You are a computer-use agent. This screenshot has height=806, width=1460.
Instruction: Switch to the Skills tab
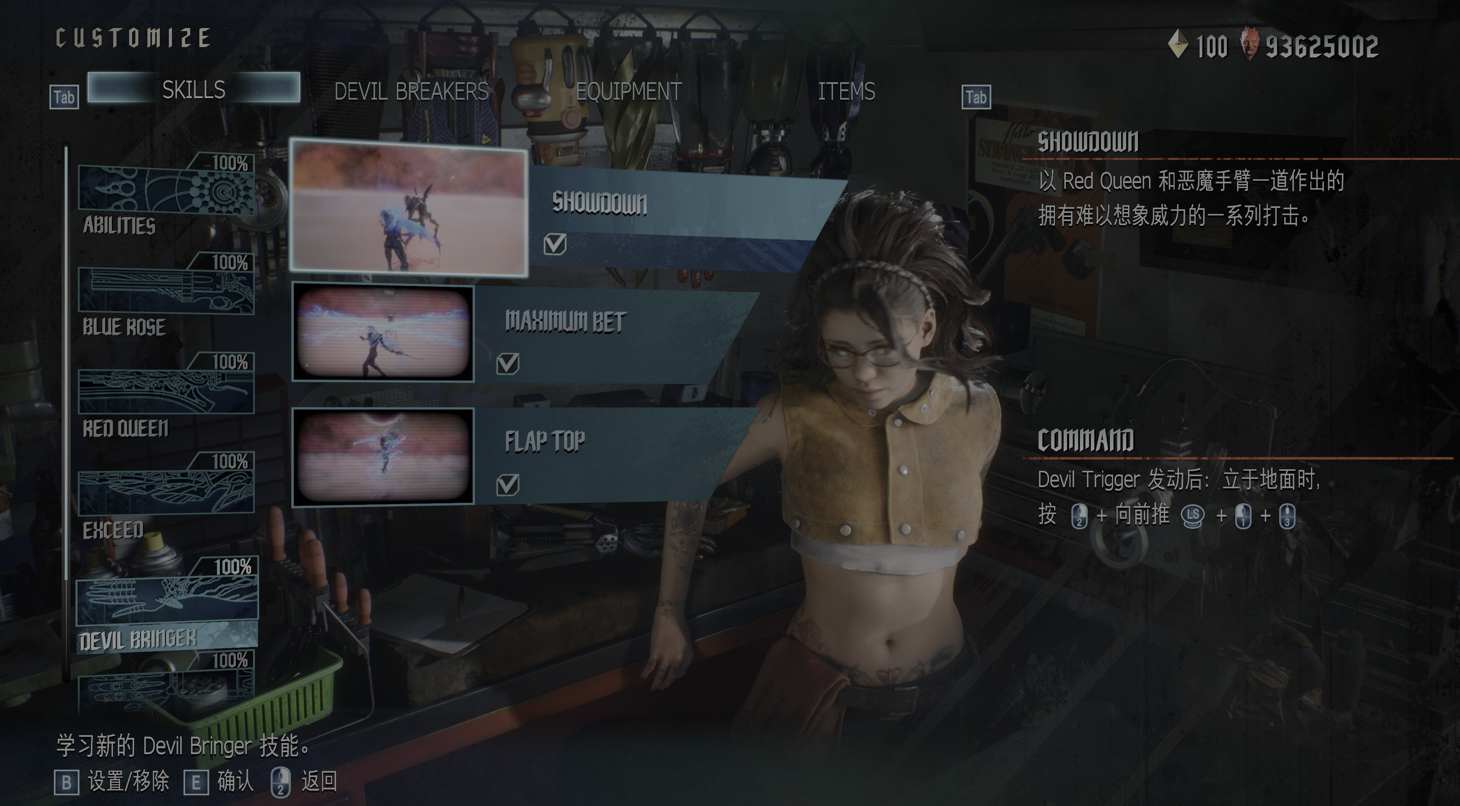[193, 89]
